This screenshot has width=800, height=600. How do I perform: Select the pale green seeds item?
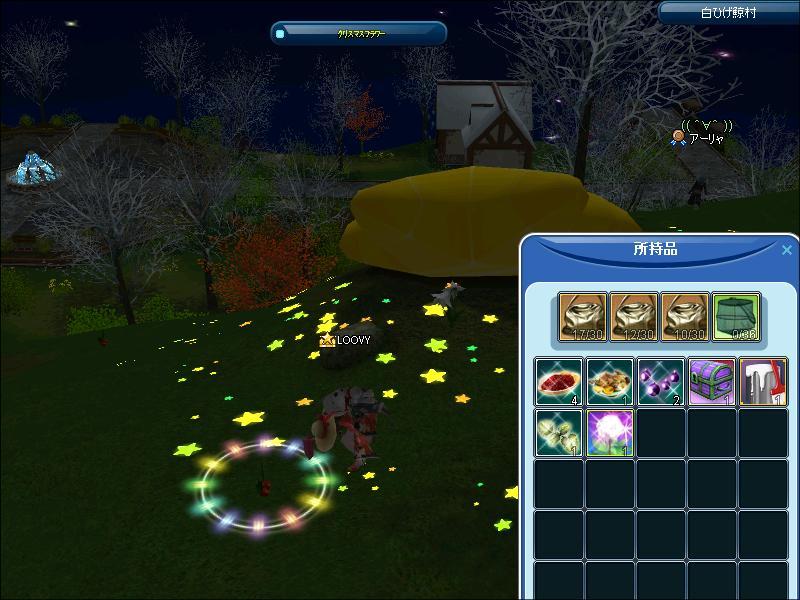tap(558, 432)
